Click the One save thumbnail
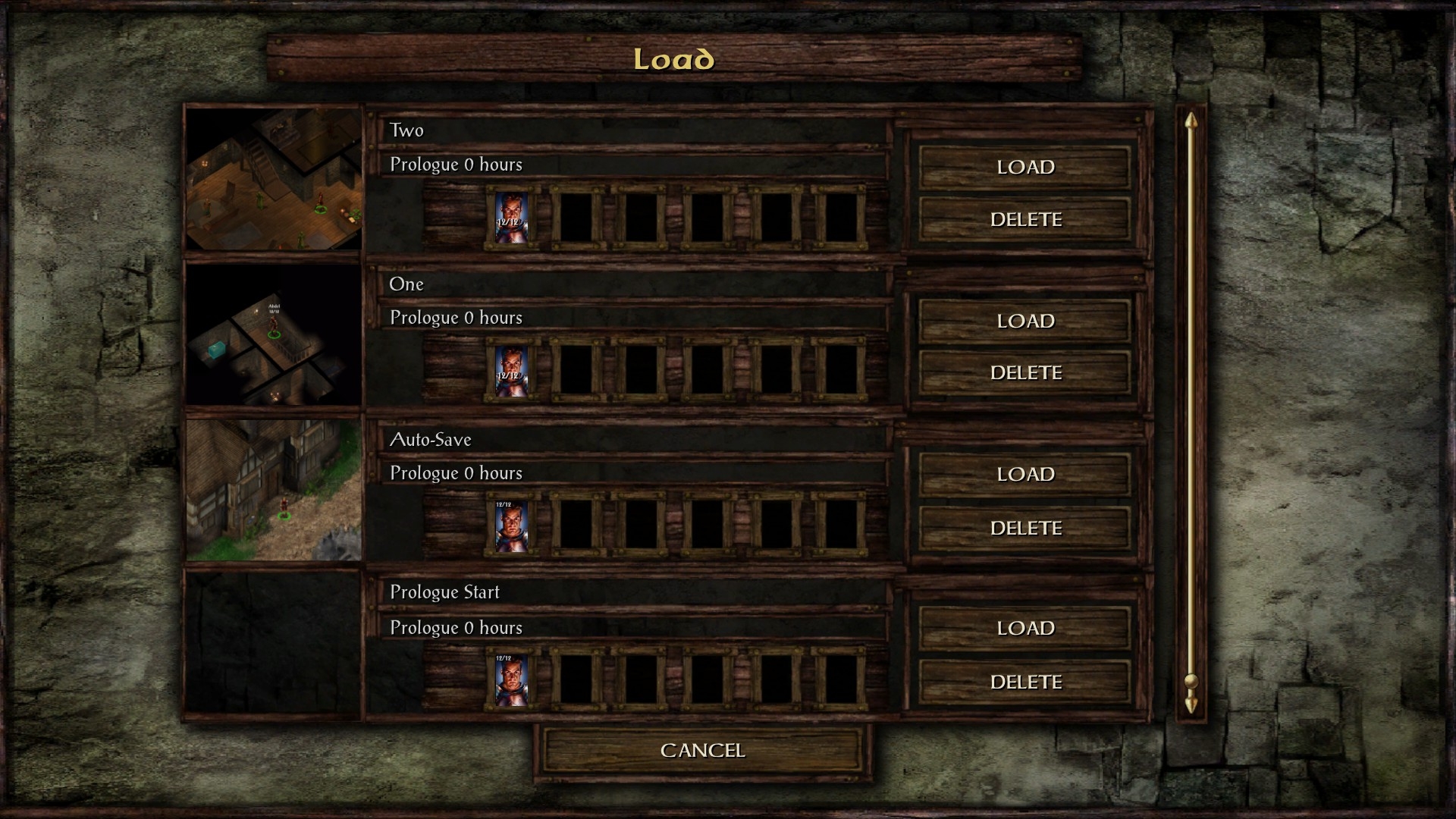The image size is (1456, 819). tap(274, 334)
